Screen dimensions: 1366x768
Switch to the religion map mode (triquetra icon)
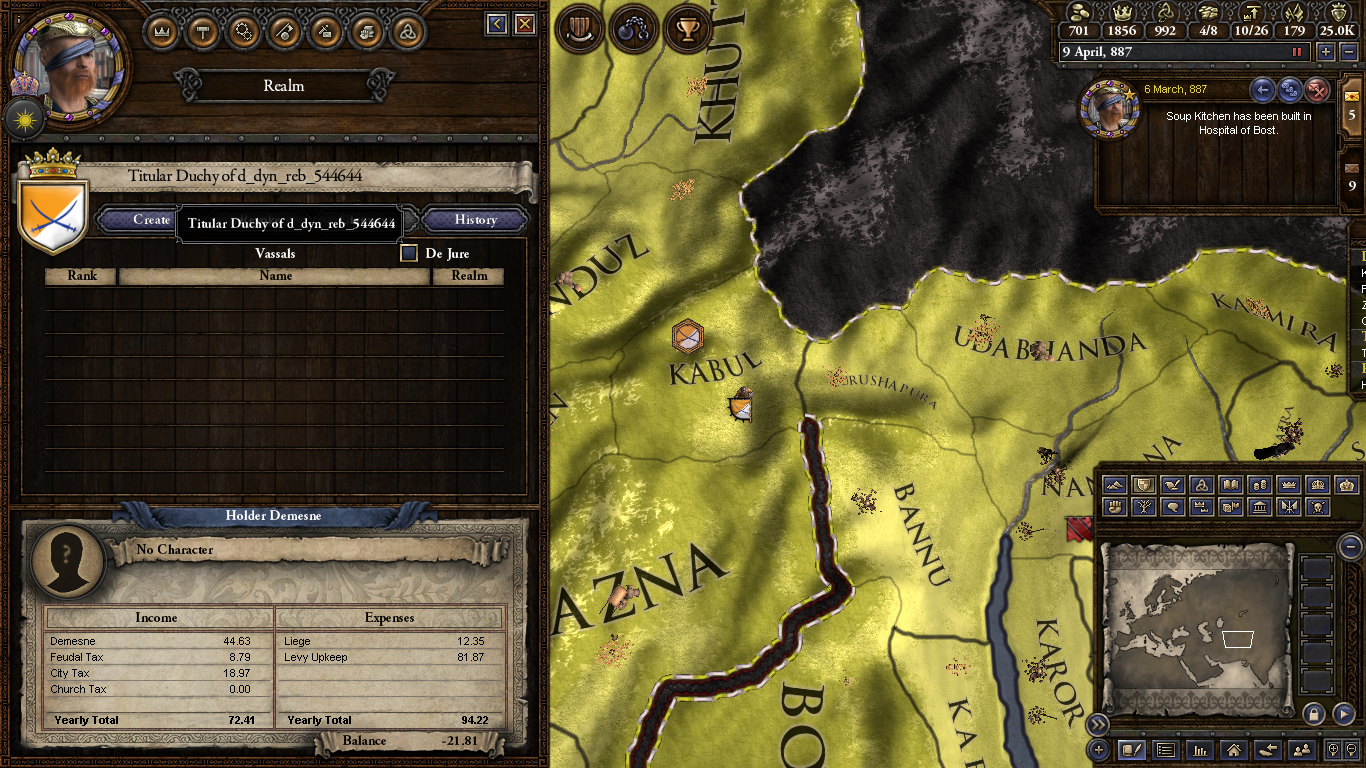point(1202,484)
